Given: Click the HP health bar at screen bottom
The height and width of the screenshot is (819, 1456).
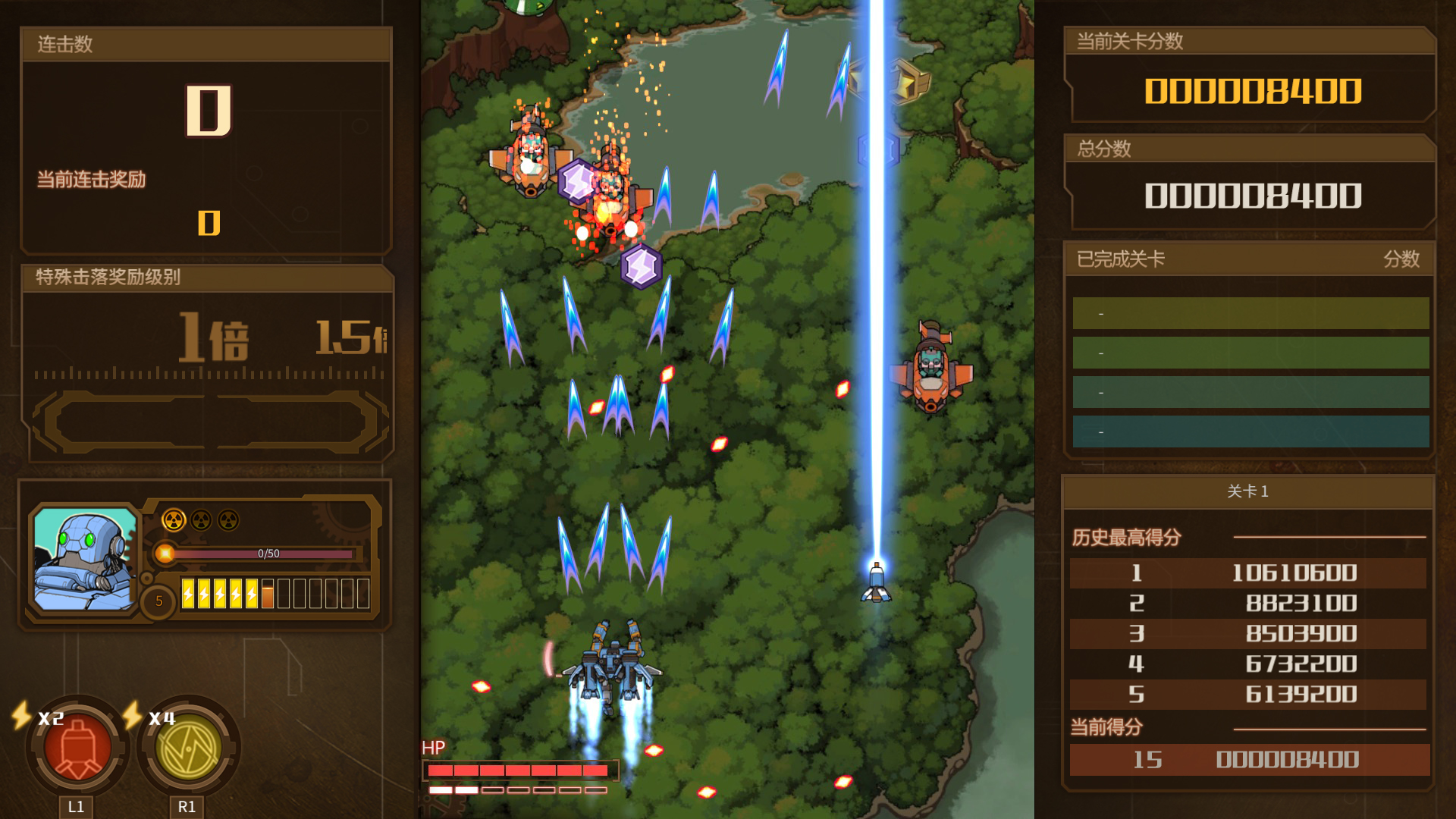Looking at the screenshot, I should (x=519, y=770).
